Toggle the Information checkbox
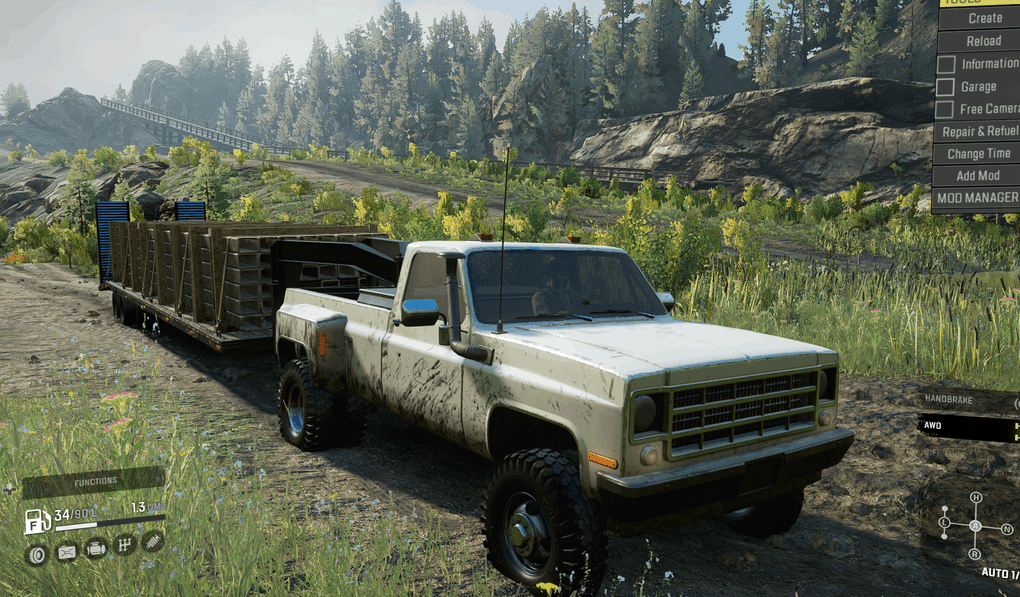 tap(945, 64)
